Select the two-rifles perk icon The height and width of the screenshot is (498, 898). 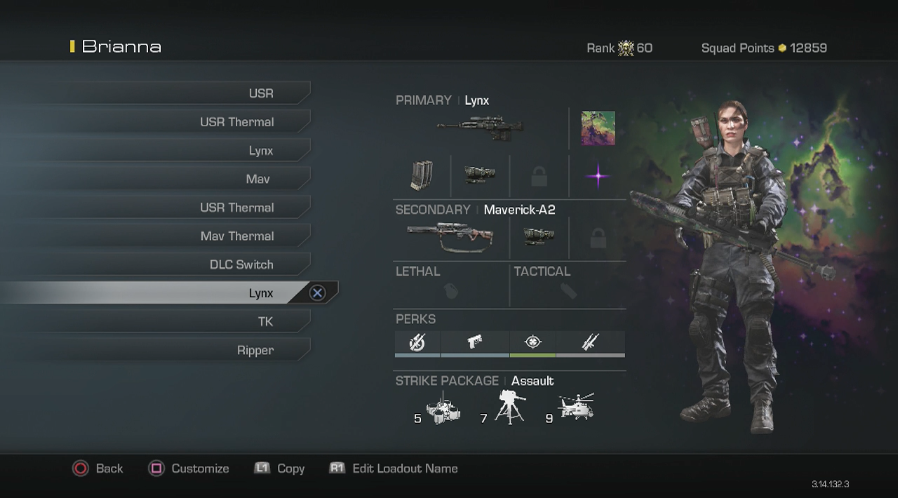pyautogui.click(x=591, y=342)
